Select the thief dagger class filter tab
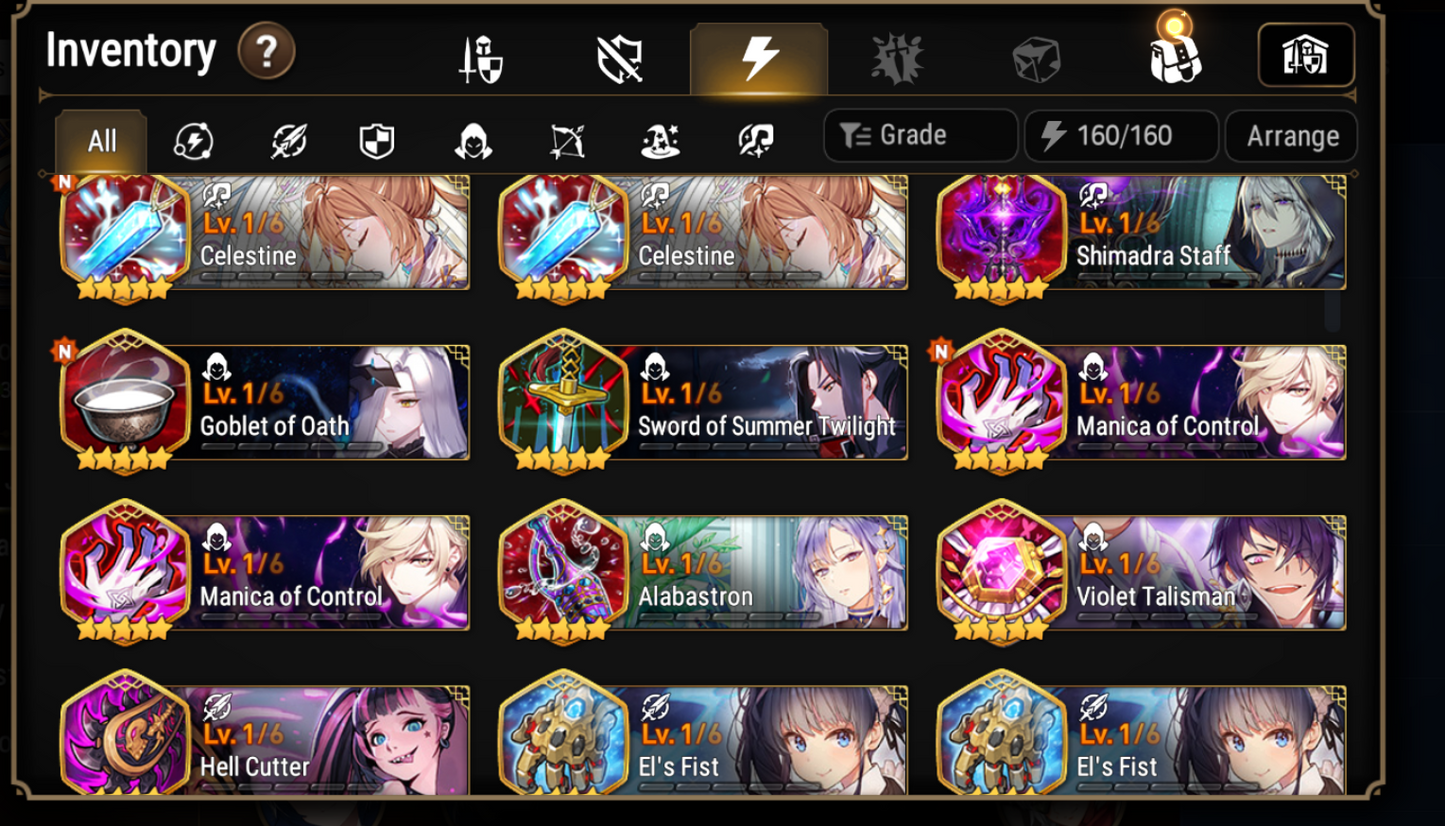The height and width of the screenshot is (826, 1445). [474, 142]
